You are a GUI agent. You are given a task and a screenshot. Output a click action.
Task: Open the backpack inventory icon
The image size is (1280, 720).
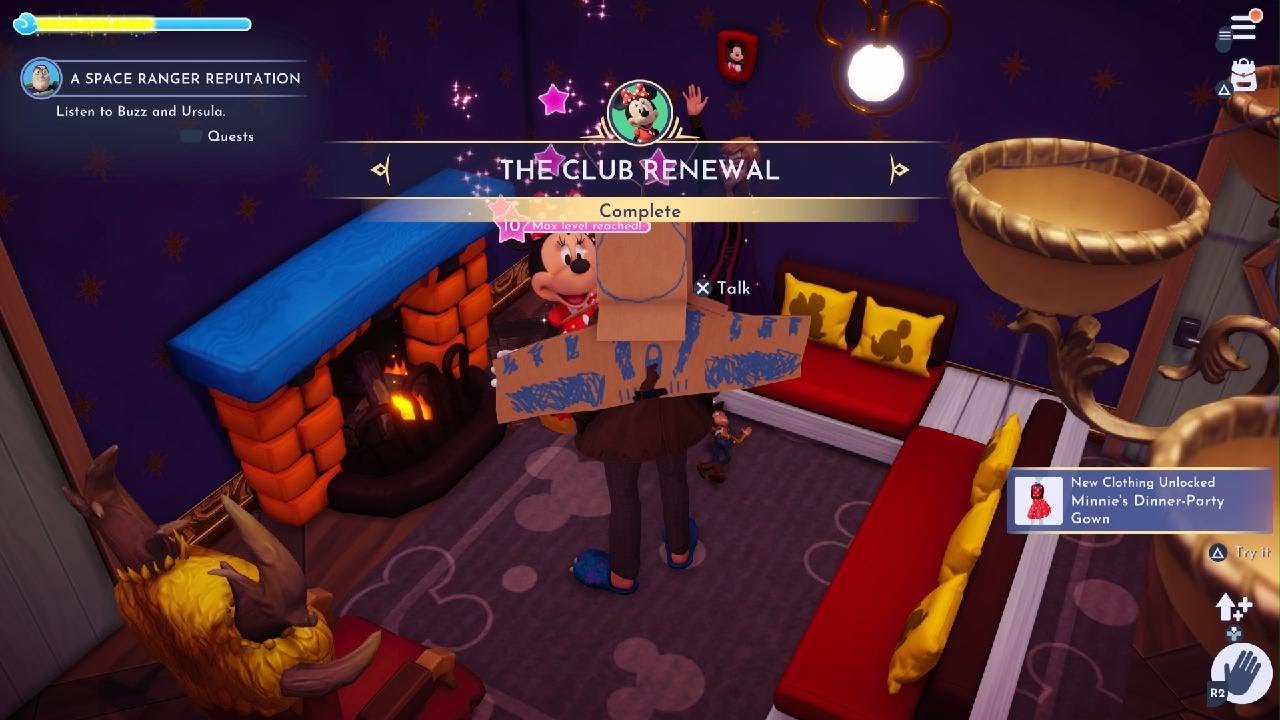[x=1243, y=76]
